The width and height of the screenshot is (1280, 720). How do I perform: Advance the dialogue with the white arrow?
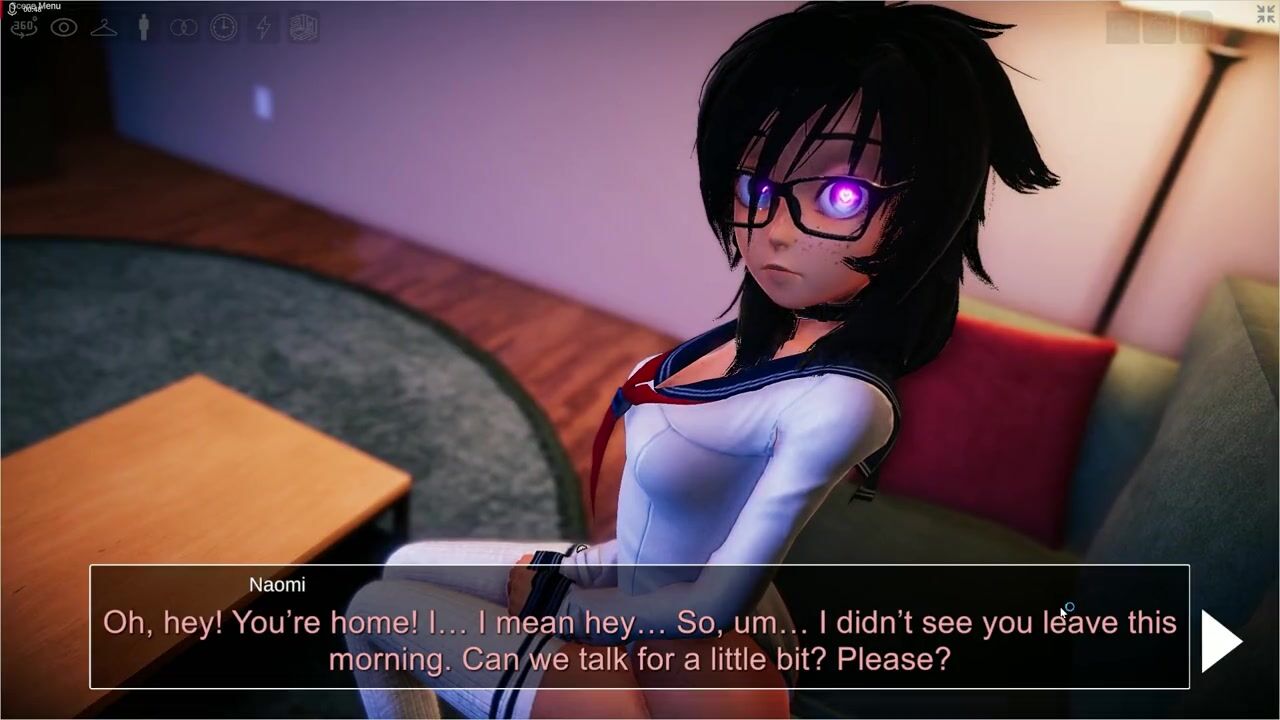pos(1221,641)
